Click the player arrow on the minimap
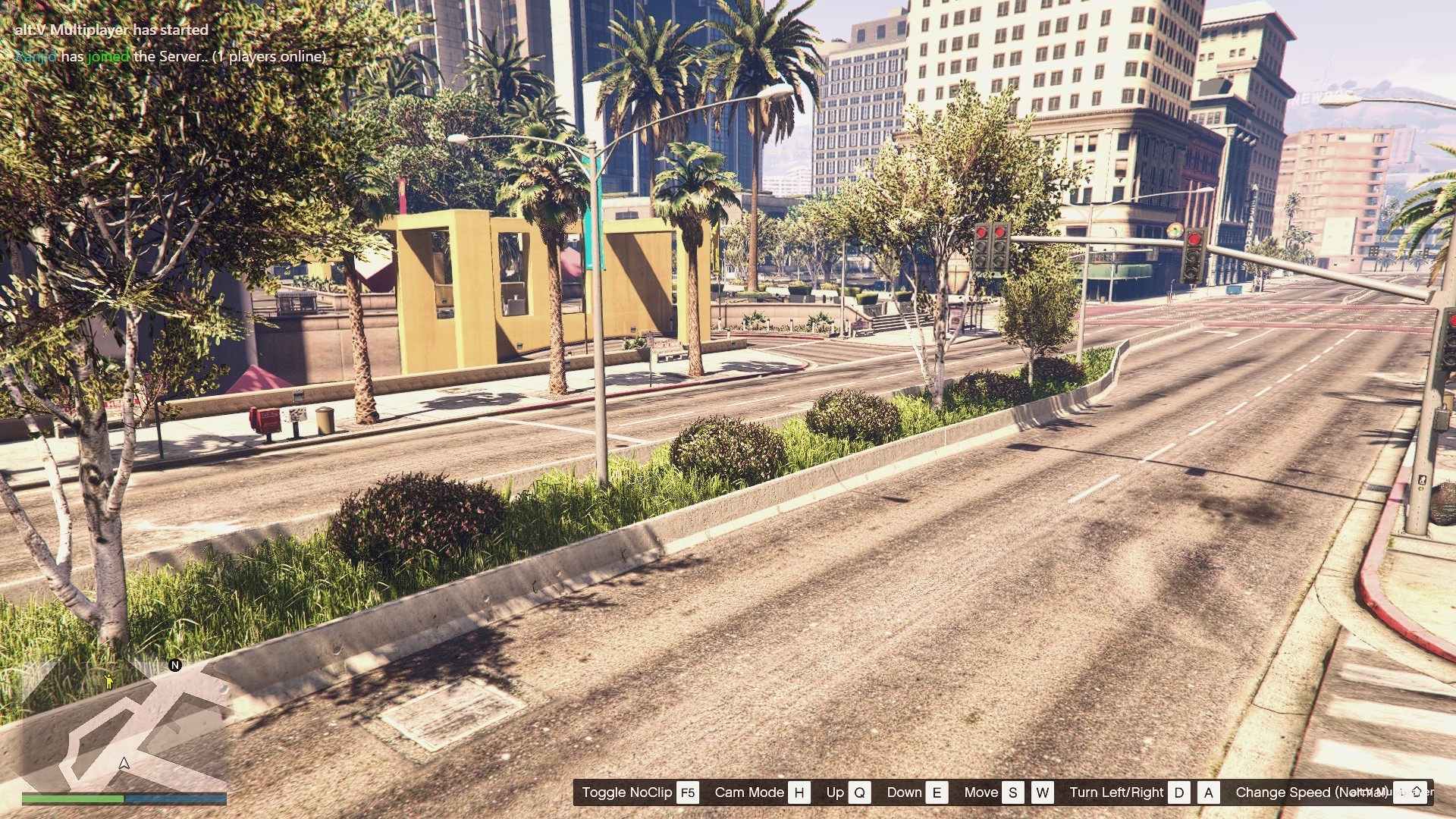 tap(124, 763)
